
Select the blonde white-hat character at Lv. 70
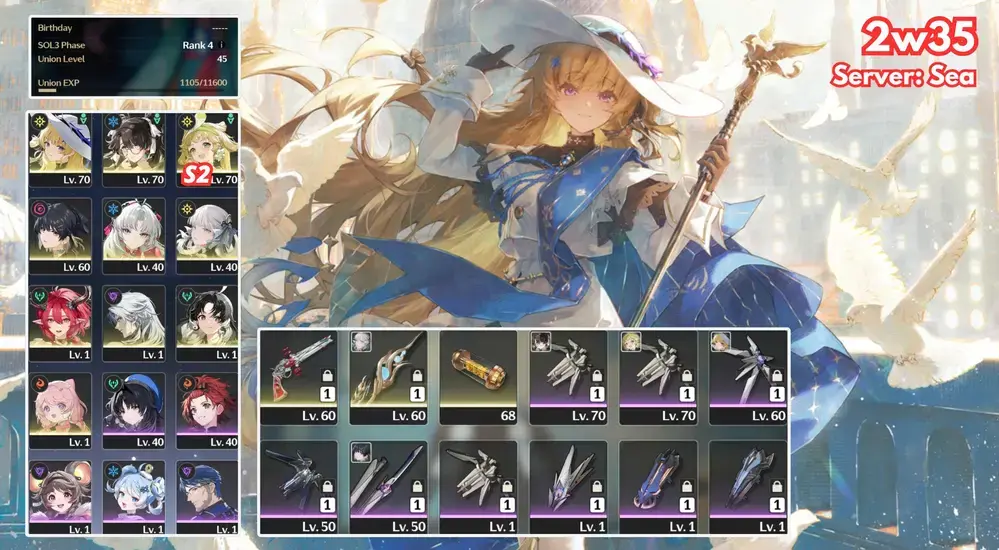[61, 149]
